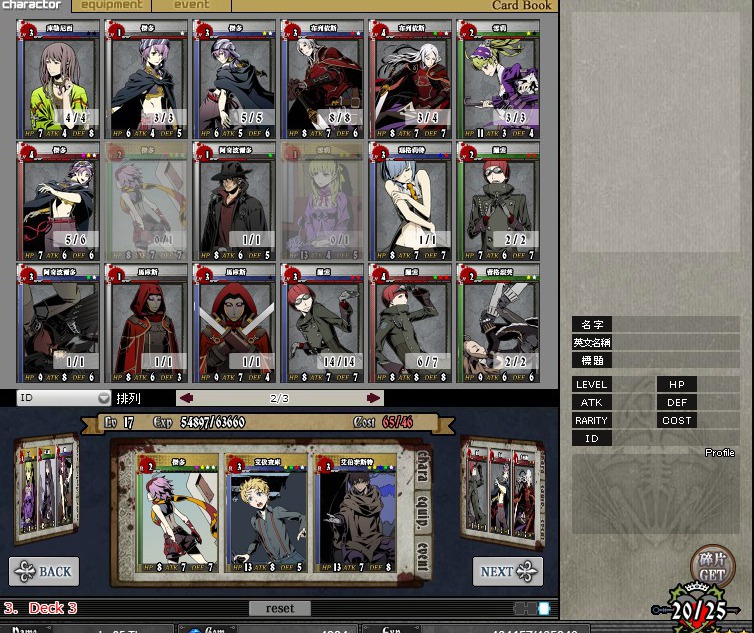Switch to the equipment tab
The width and height of the screenshot is (754, 633).
click(x=112, y=5)
